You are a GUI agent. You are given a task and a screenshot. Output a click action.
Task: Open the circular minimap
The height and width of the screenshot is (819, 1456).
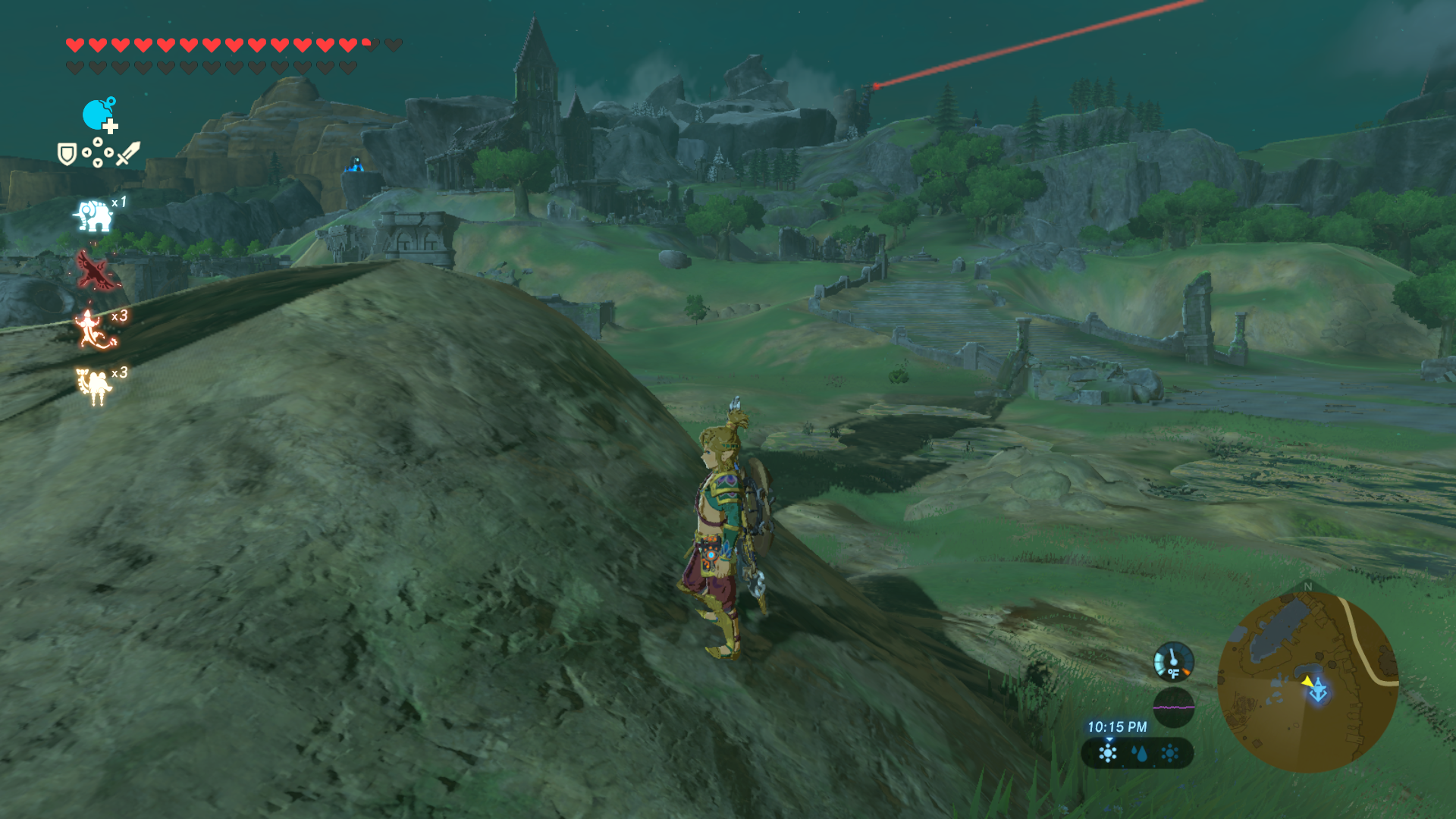(1307, 682)
